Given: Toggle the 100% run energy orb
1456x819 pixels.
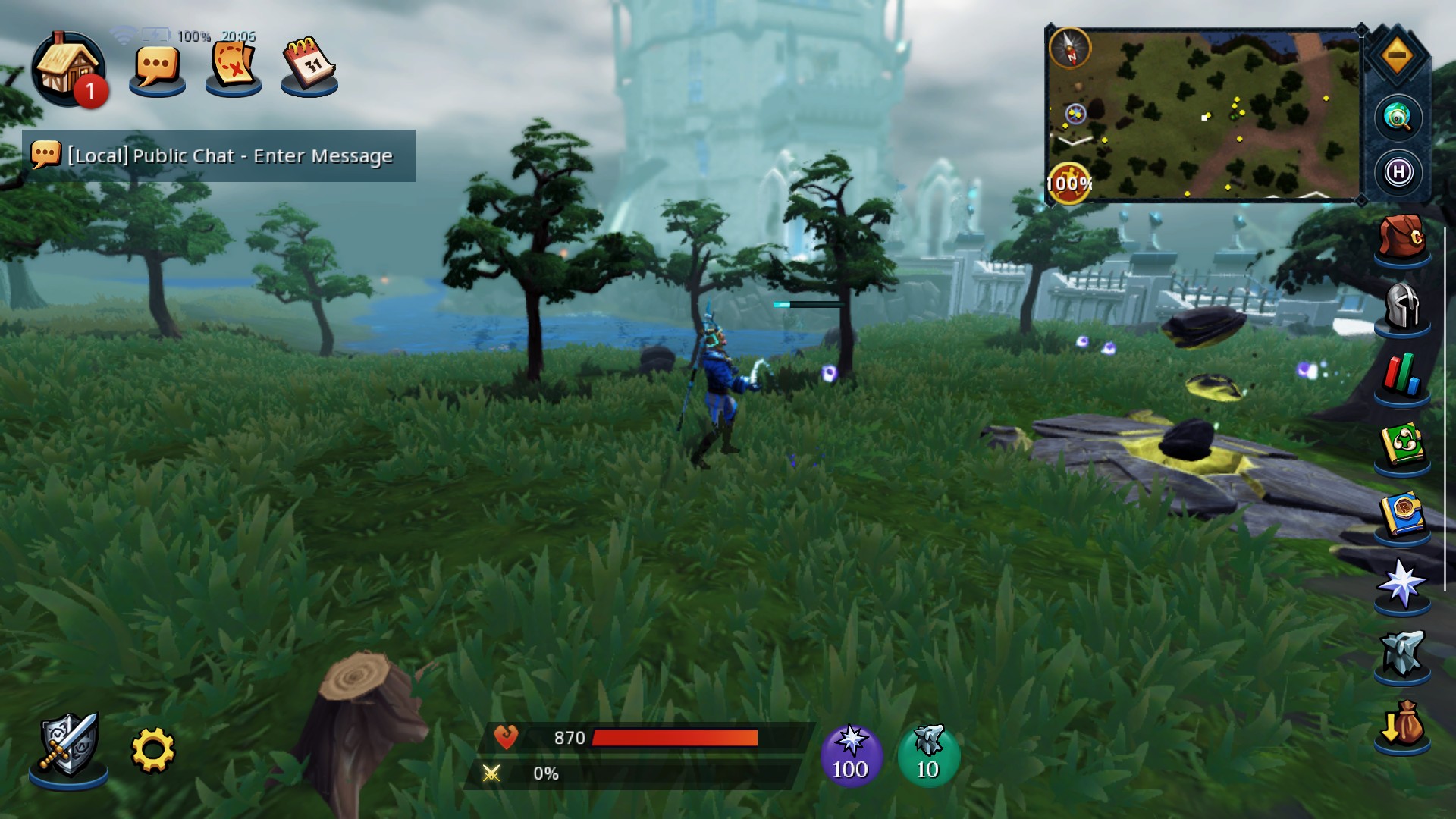Looking at the screenshot, I should tap(1069, 183).
